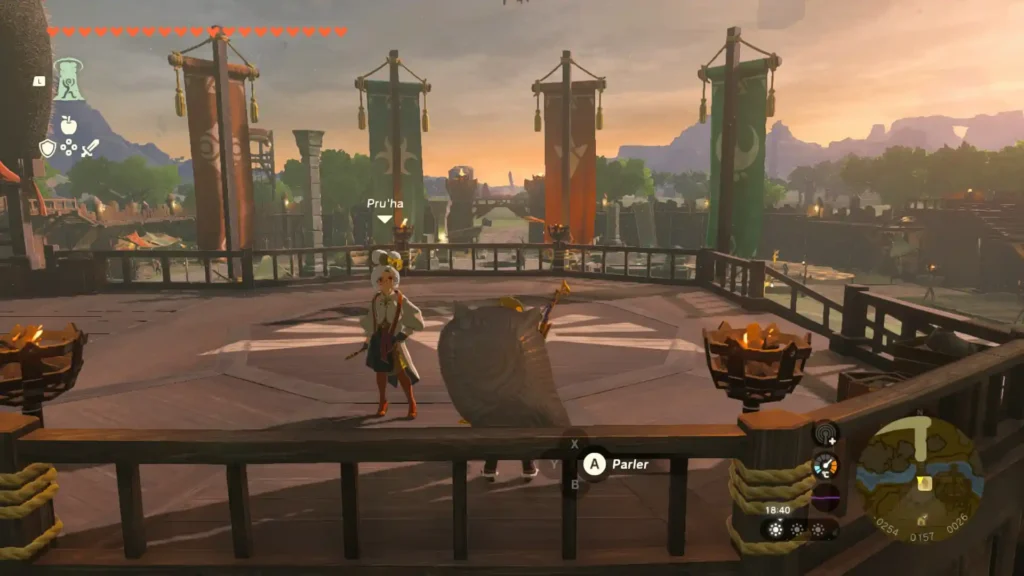The width and height of the screenshot is (1024, 576).
Task: Click the yellow location marker on the minimap
Action: 925,482
